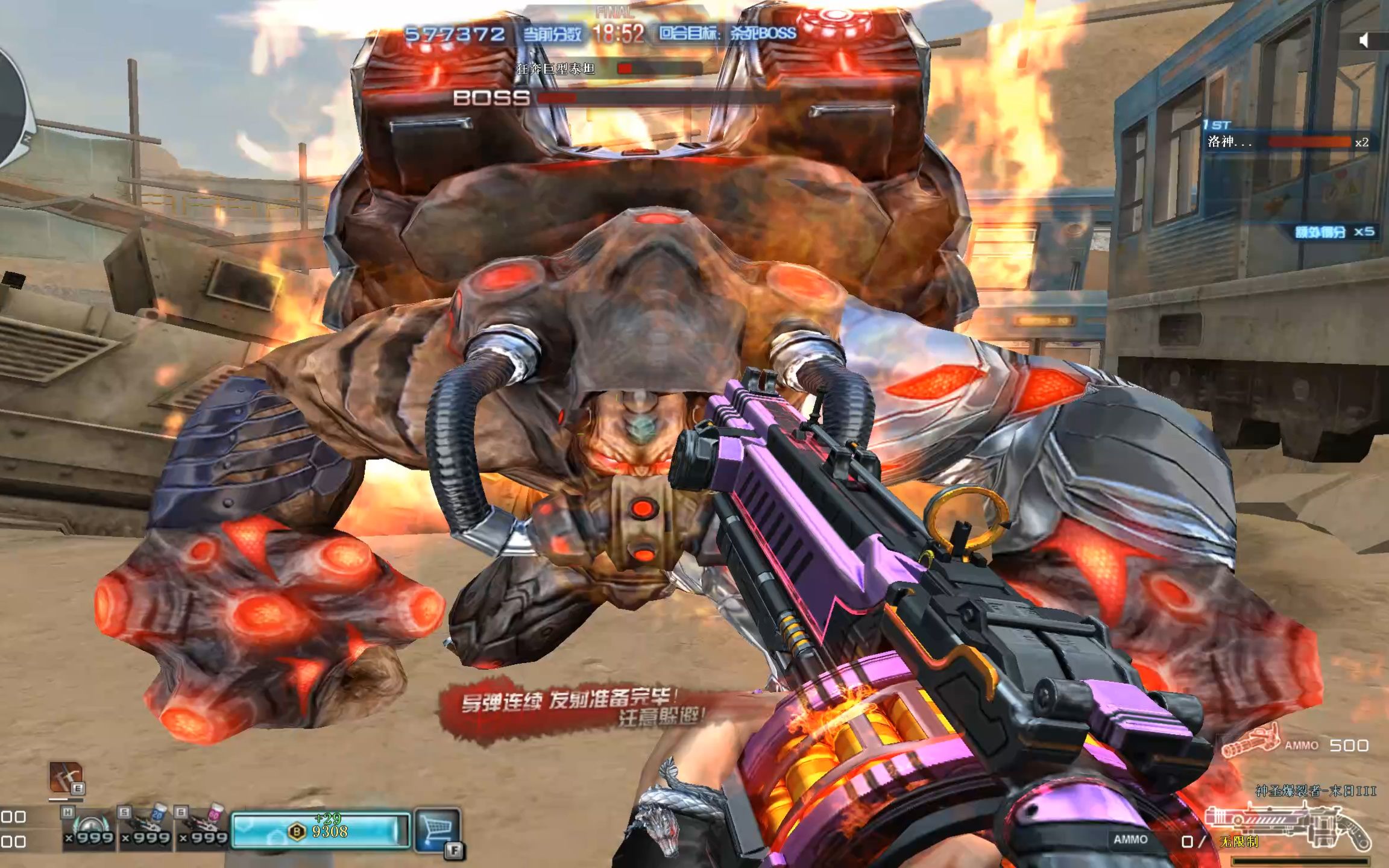
Task: Use the helmet armor item slot
Action: click(88, 829)
